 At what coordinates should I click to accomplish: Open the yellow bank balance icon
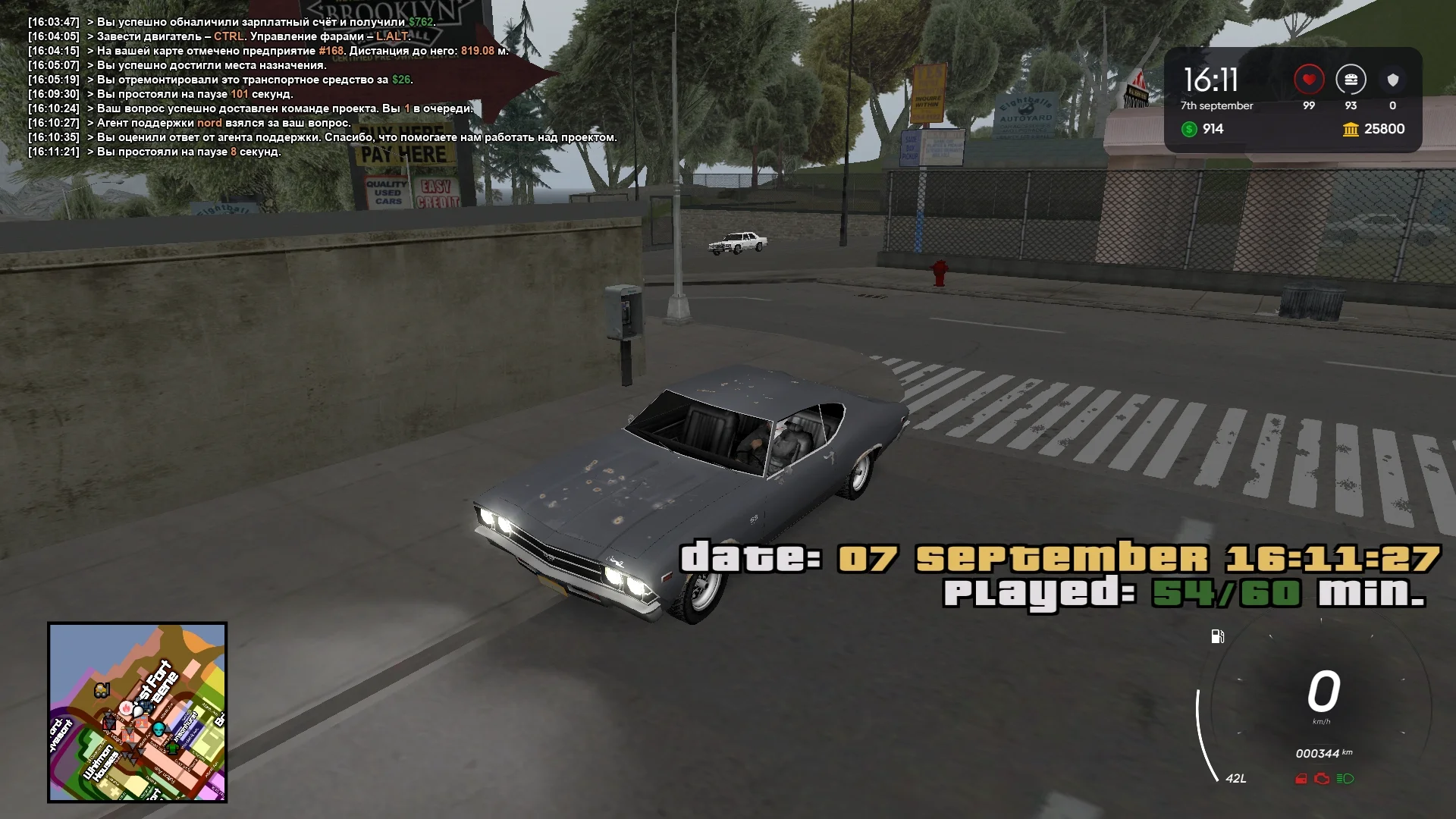(1351, 130)
